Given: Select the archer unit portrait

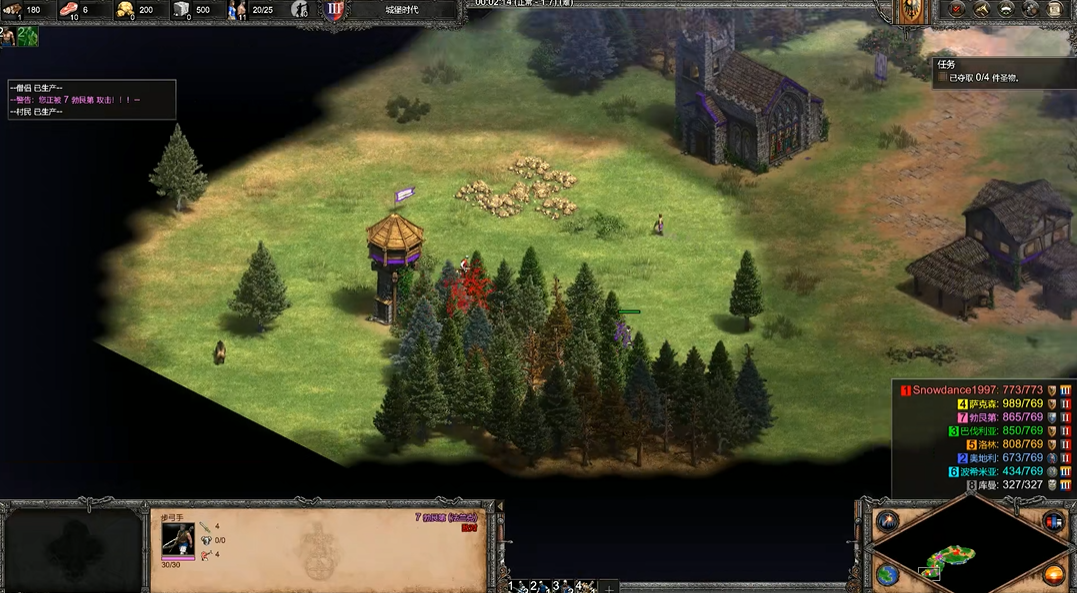Looking at the screenshot, I should (178, 538).
